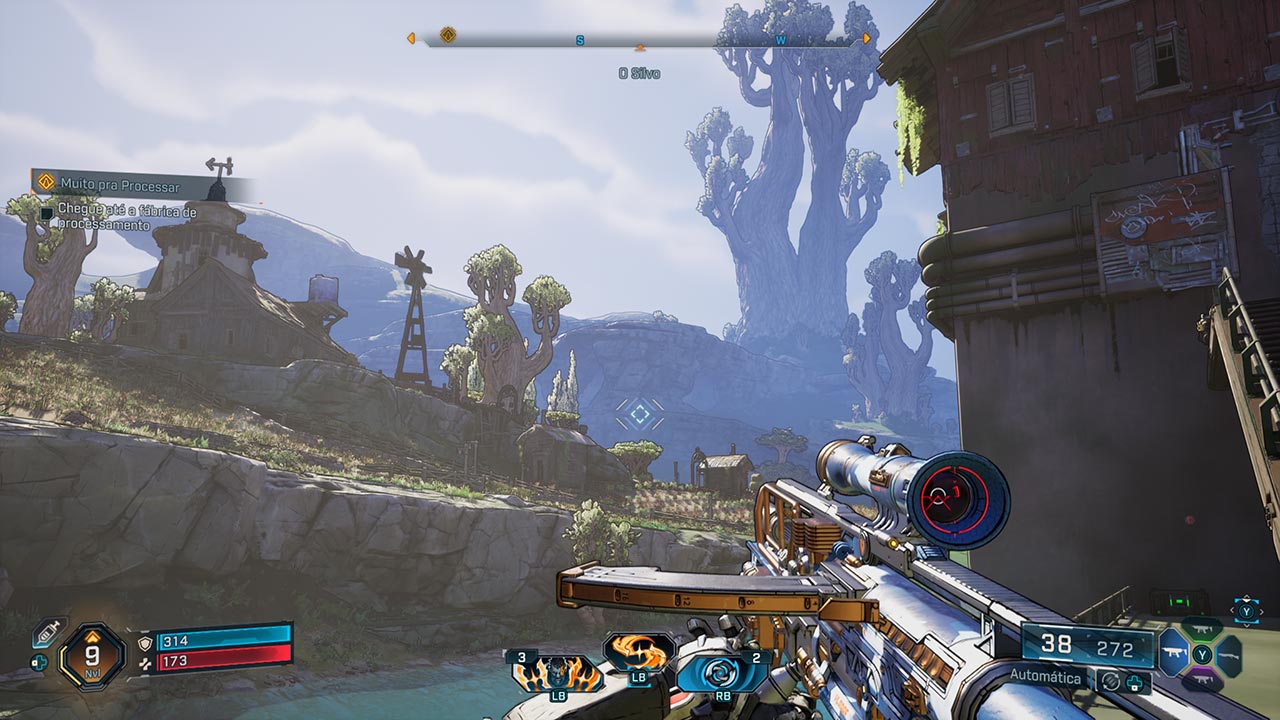Click the checkbox beside the processing plant objective

[47, 212]
